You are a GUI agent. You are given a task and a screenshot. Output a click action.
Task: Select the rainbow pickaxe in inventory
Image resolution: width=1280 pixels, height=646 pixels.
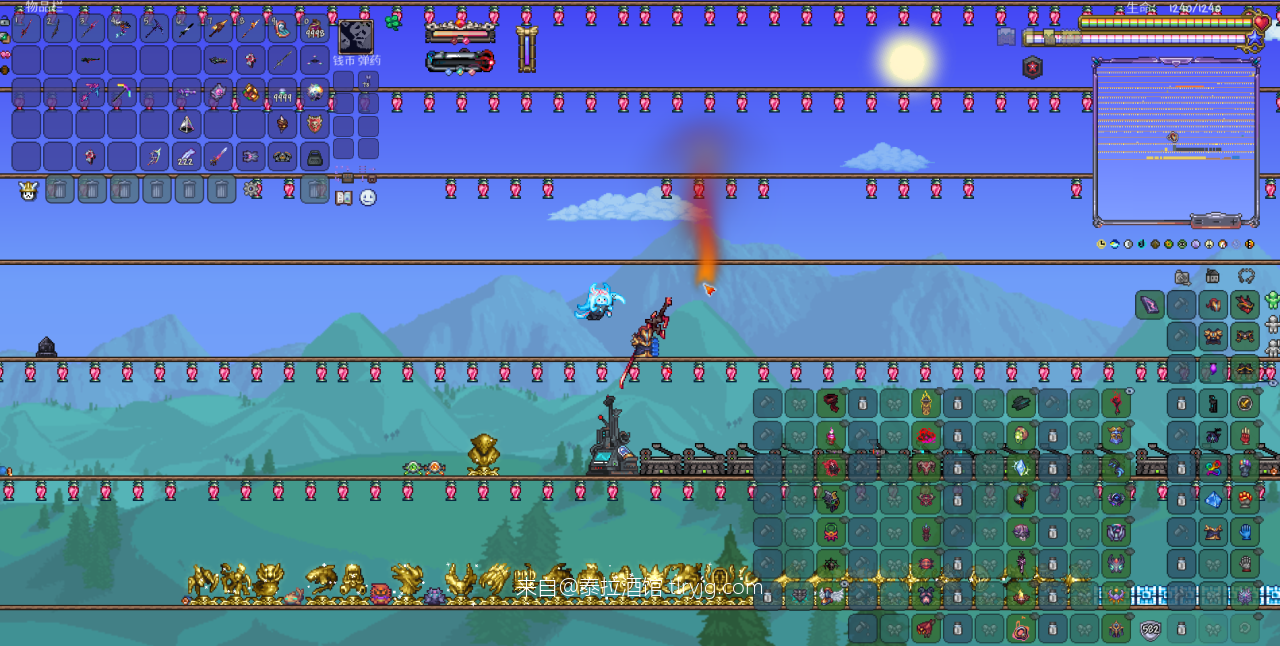click(122, 93)
